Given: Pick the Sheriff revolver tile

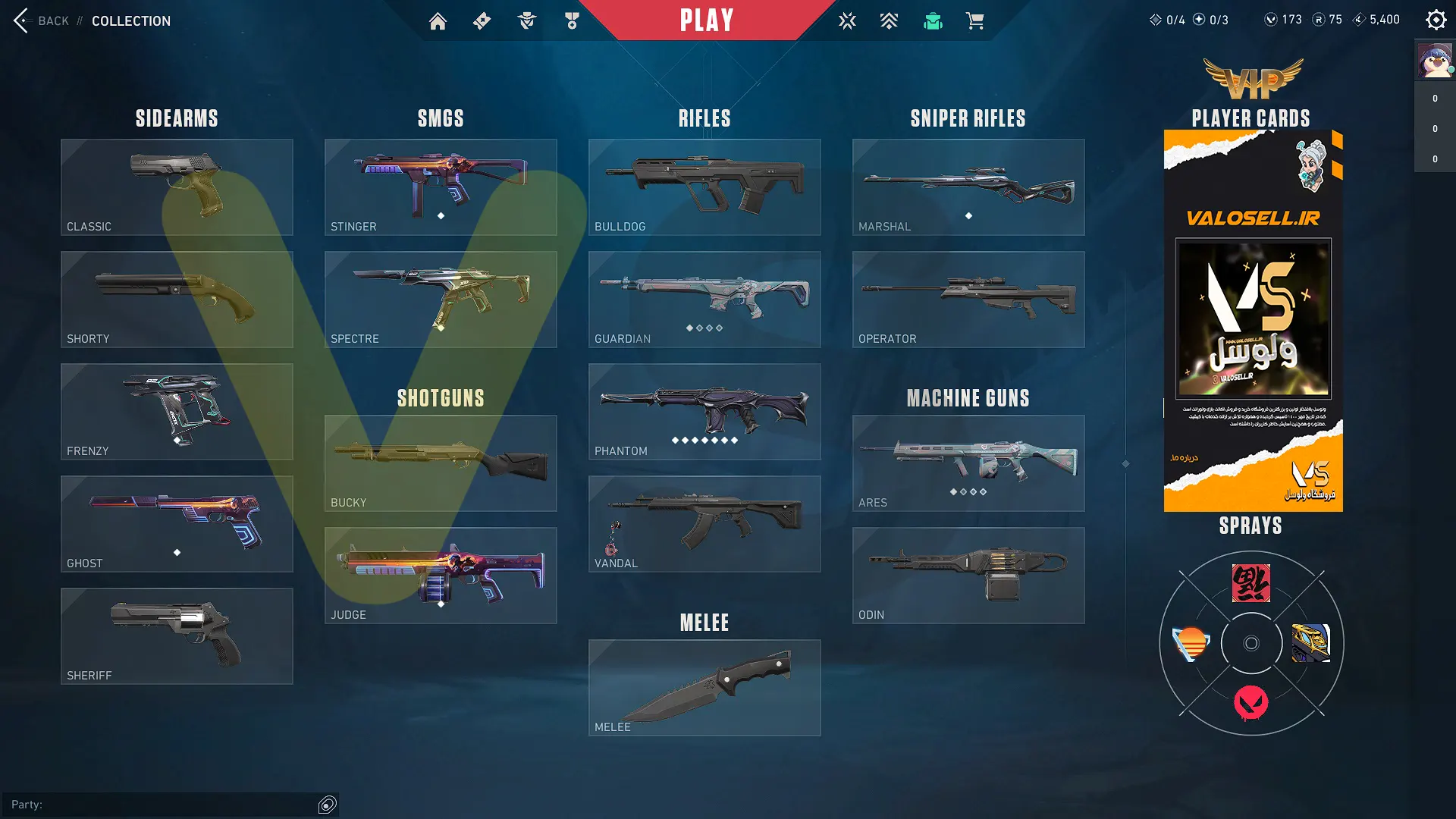Looking at the screenshot, I should [177, 635].
